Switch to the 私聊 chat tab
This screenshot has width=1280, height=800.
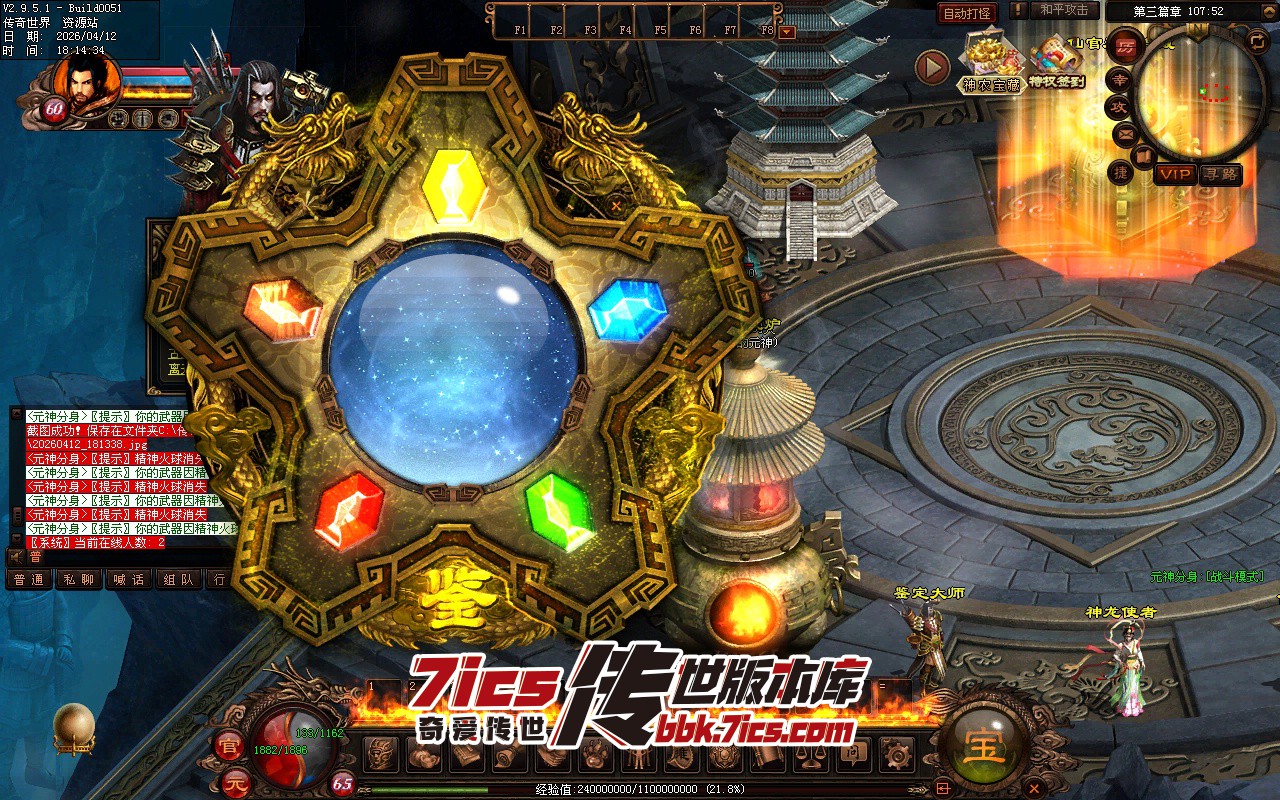[x=78, y=579]
